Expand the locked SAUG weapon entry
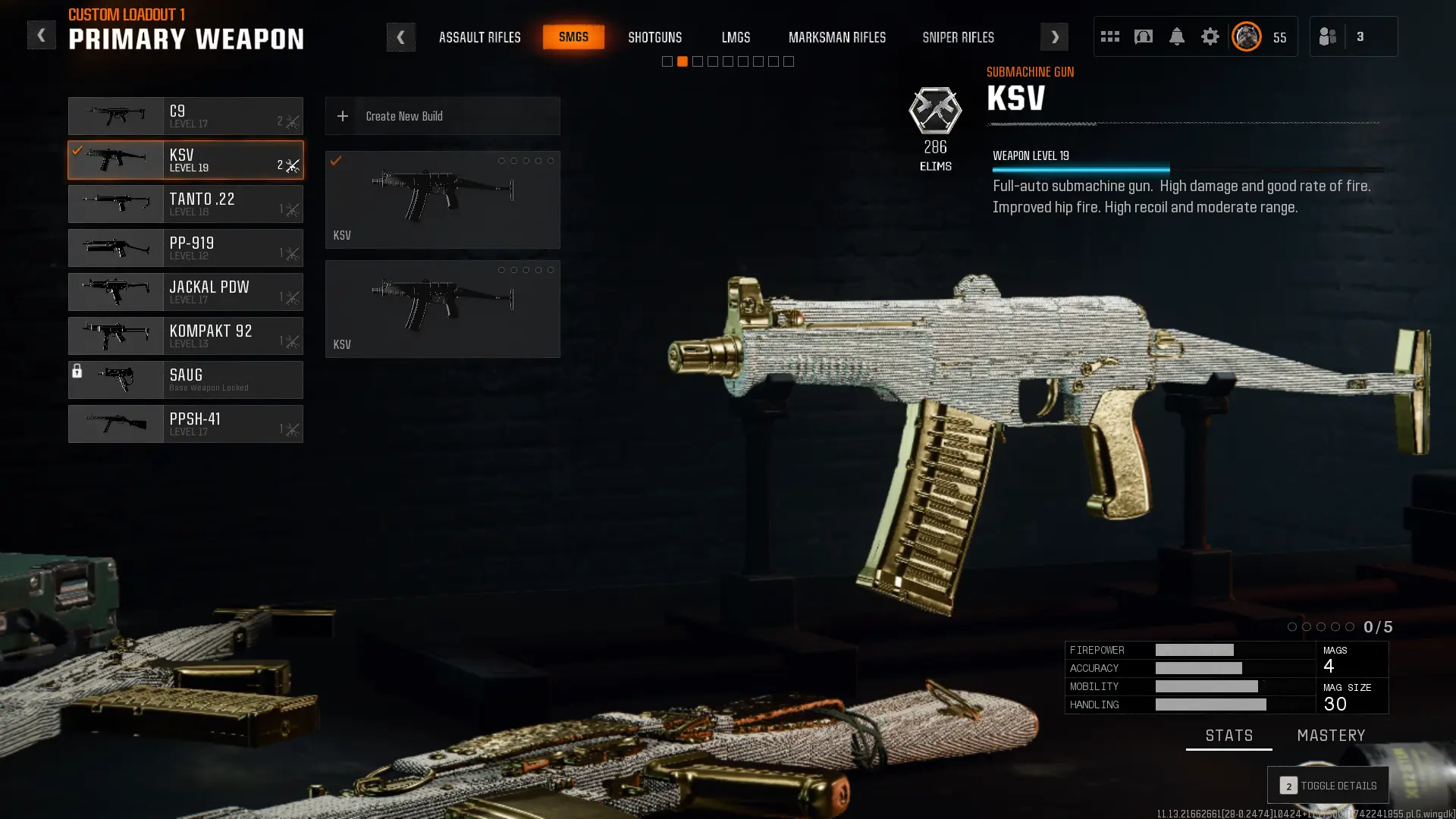Viewport: 1456px width, 819px height. coord(186,380)
